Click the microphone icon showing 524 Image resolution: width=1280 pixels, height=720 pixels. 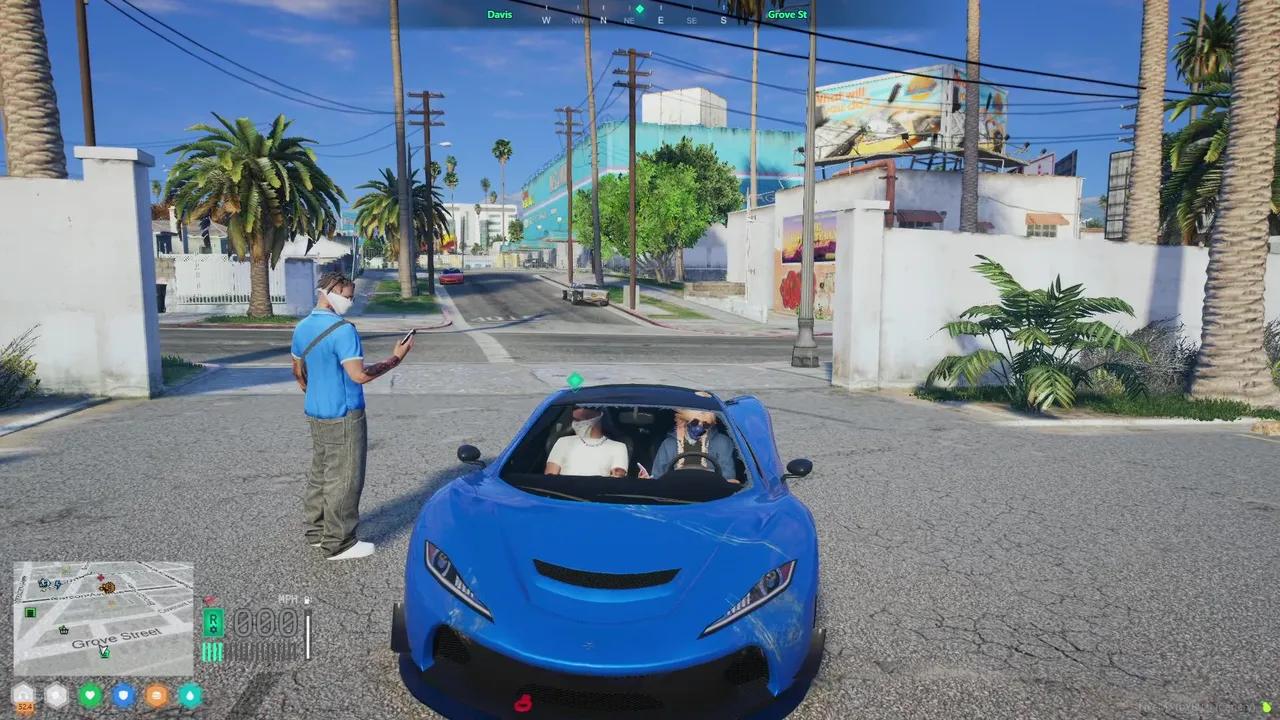[22, 695]
